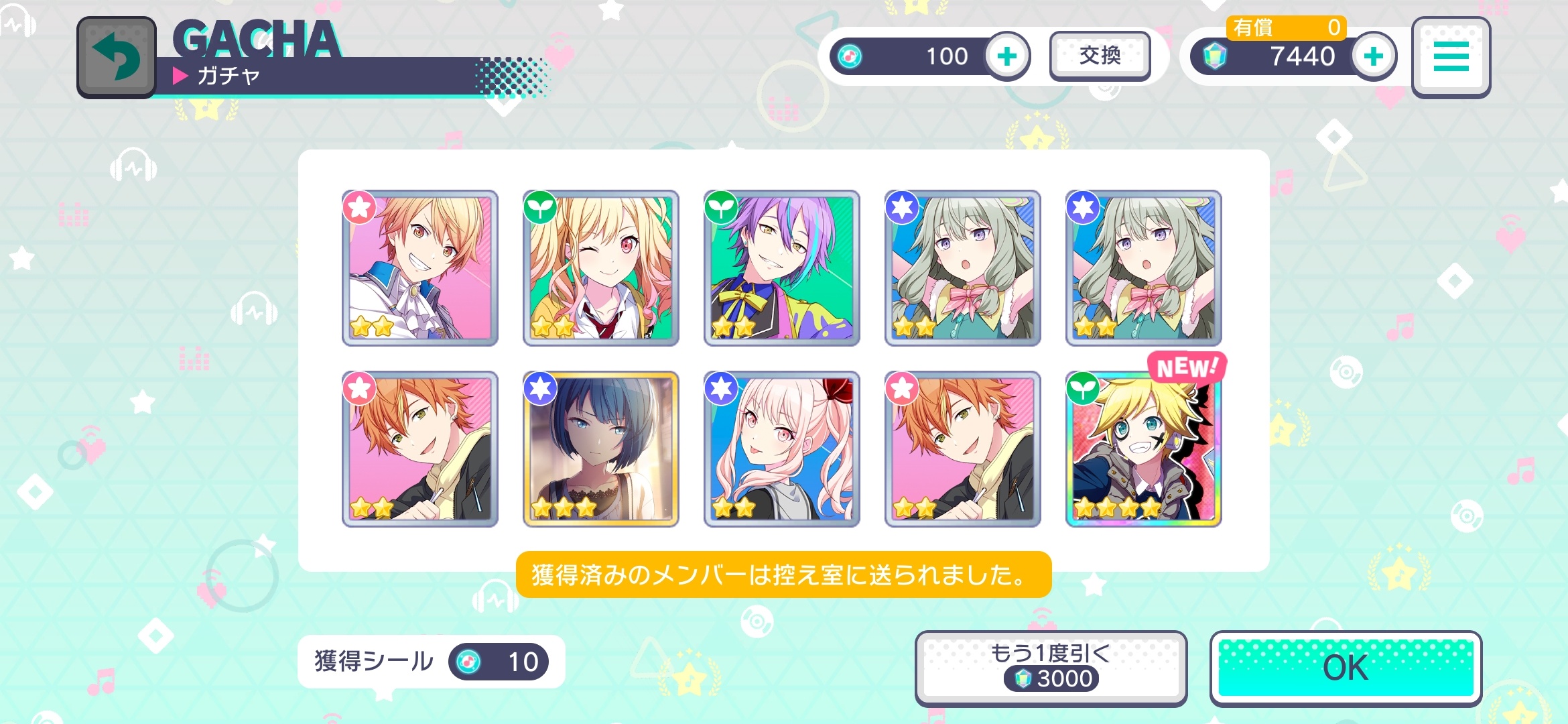
Task: Add more gacha seals with plus button
Action: pyautogui.click(x=1006, y=56)
